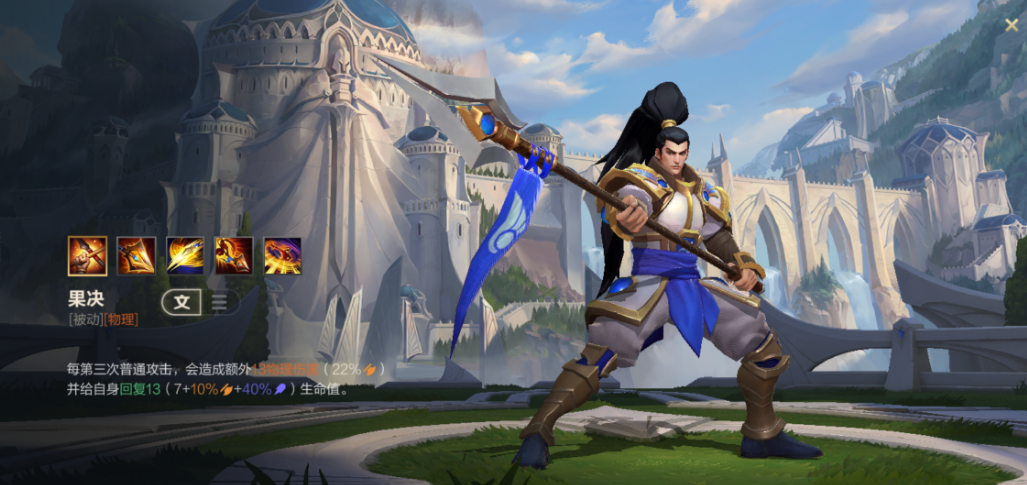
Task: Choose the golden spear thrust on blue icon
Action: [x=185, y=255]
